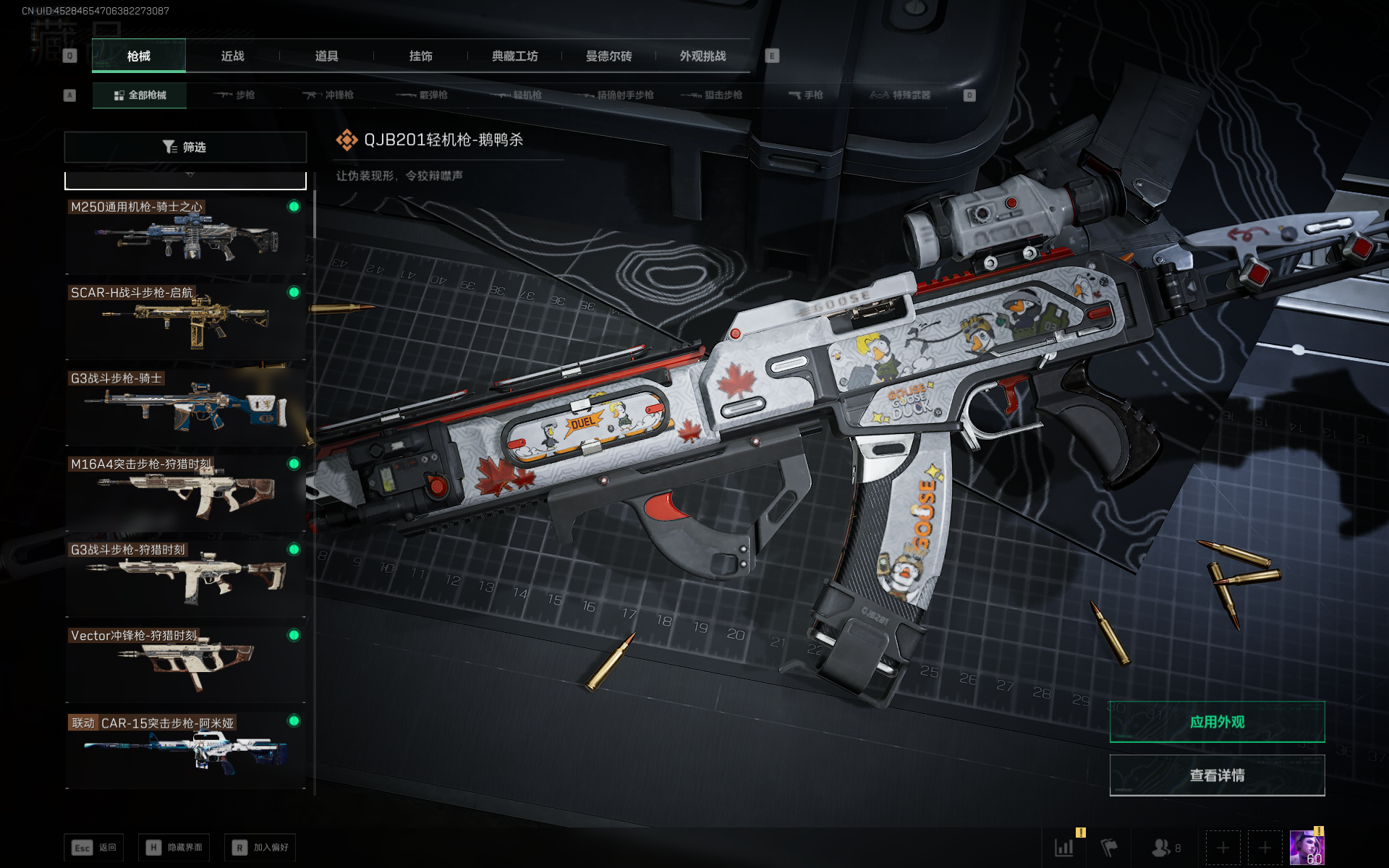Open the 典藏工坊 workshop tab
Screen dimensions: 1389x868
coord(514,56)
